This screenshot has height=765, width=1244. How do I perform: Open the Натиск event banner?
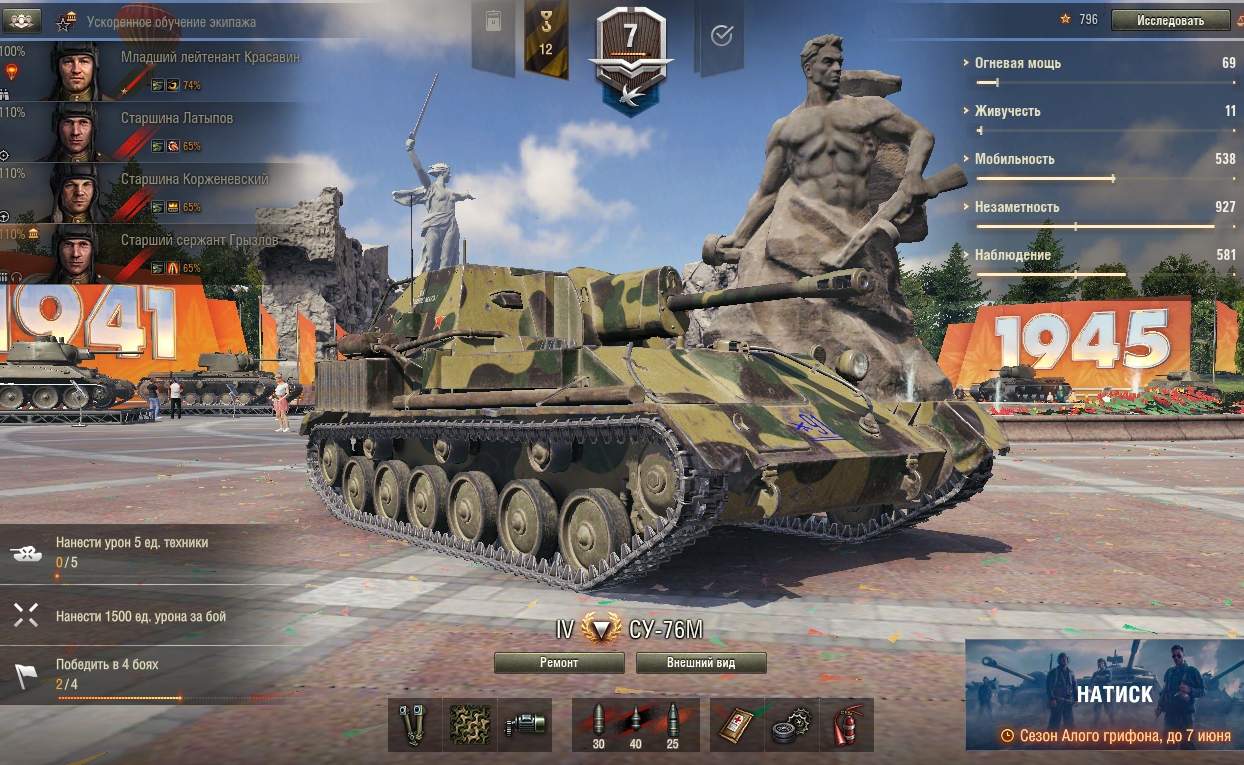point(1104,695)
